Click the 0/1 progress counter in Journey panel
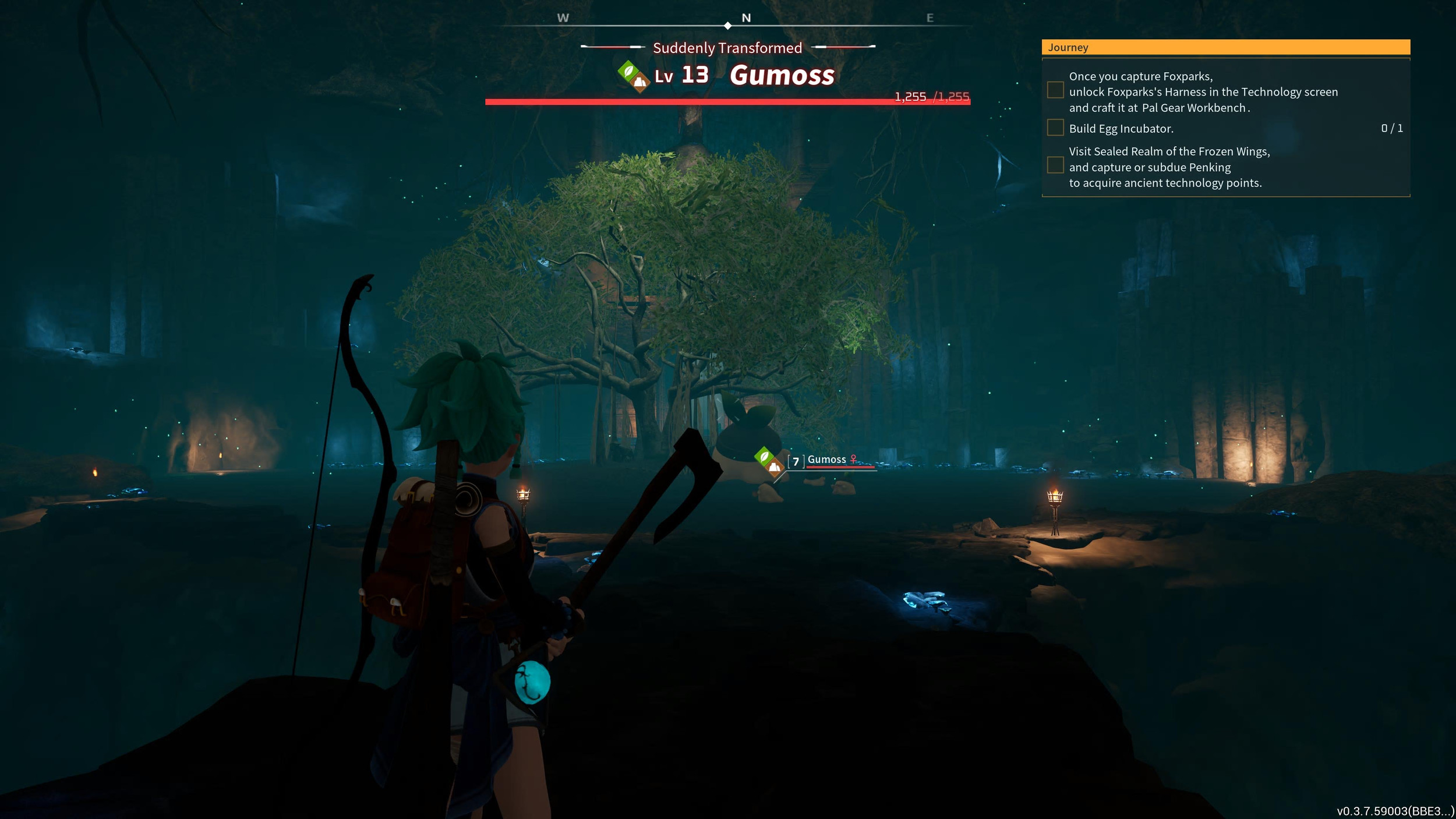The height and width of the screenshot is (819, 1456). (1393, 128)
